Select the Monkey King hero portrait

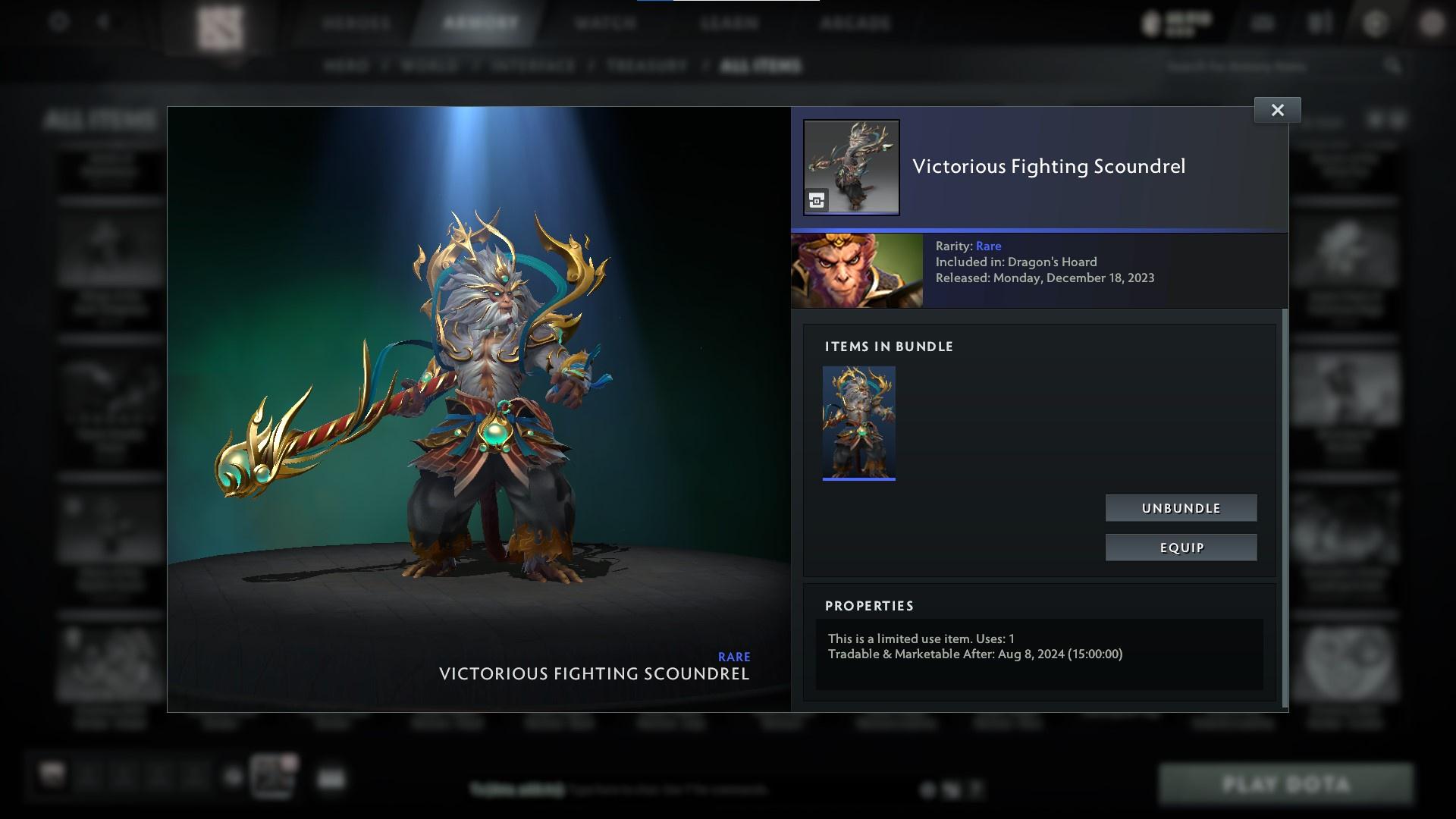coord(855,270)
